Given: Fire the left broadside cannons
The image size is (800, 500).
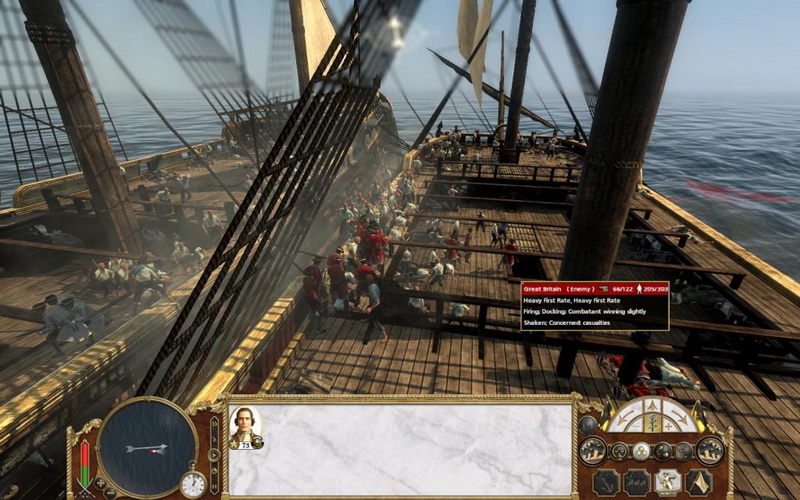Looking at the screenshot, I should [592, 451].
